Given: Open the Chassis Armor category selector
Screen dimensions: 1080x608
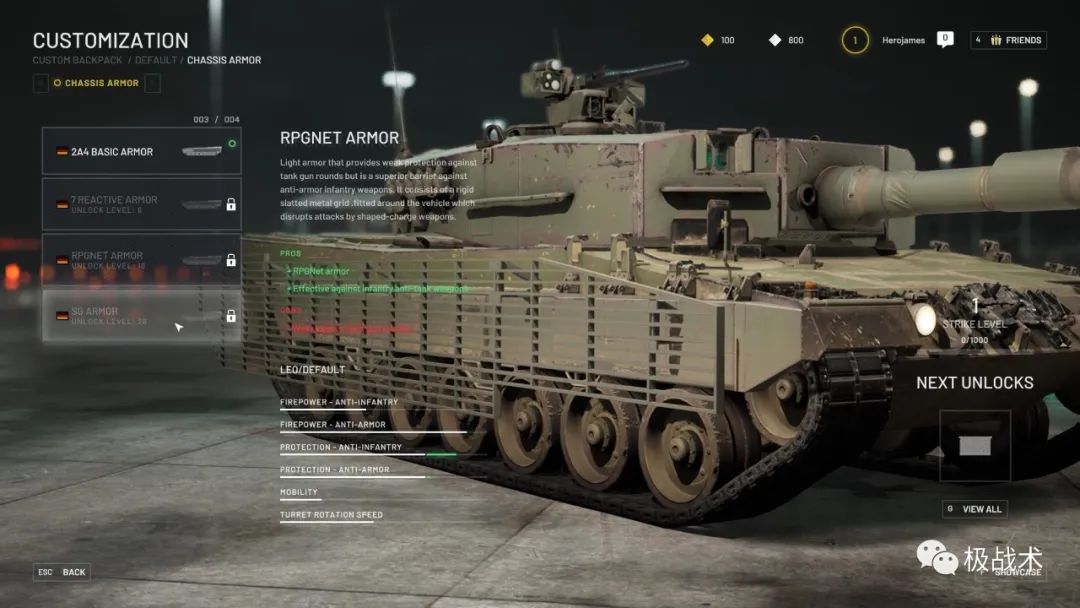Looking at the screenshot, I should pos(96,83).
